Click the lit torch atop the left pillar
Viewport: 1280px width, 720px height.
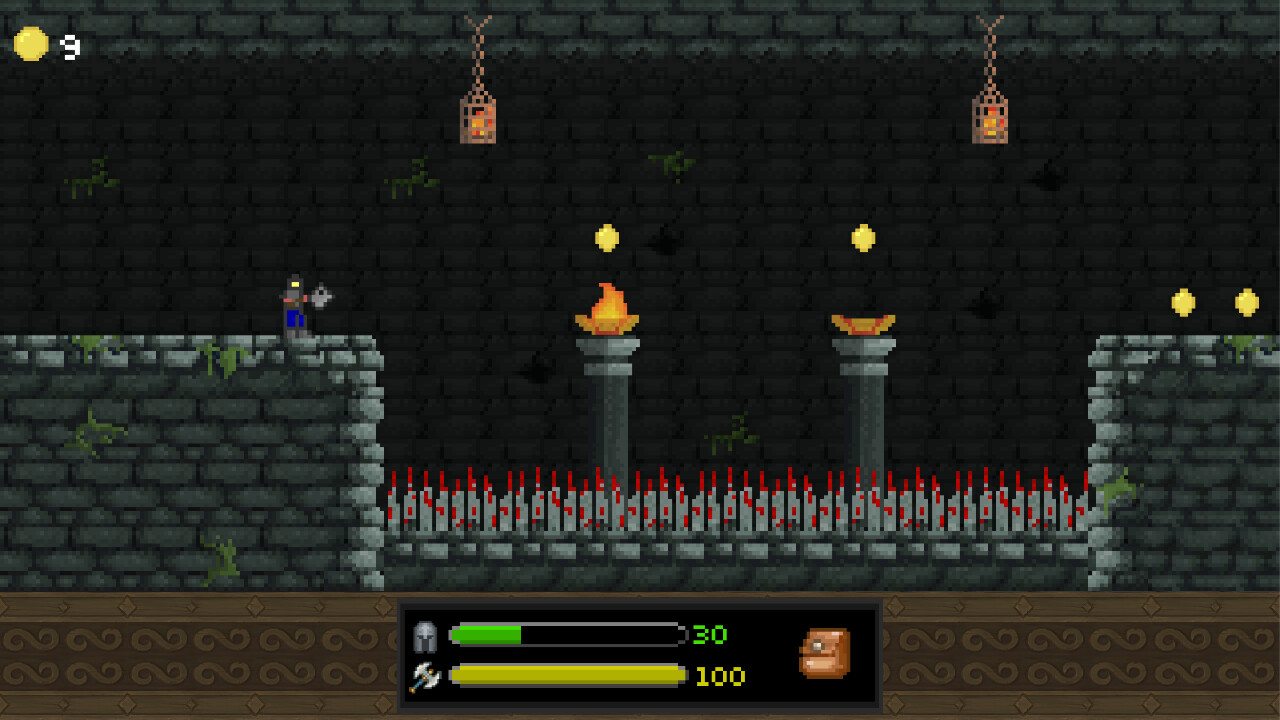[x=608, y=310]
